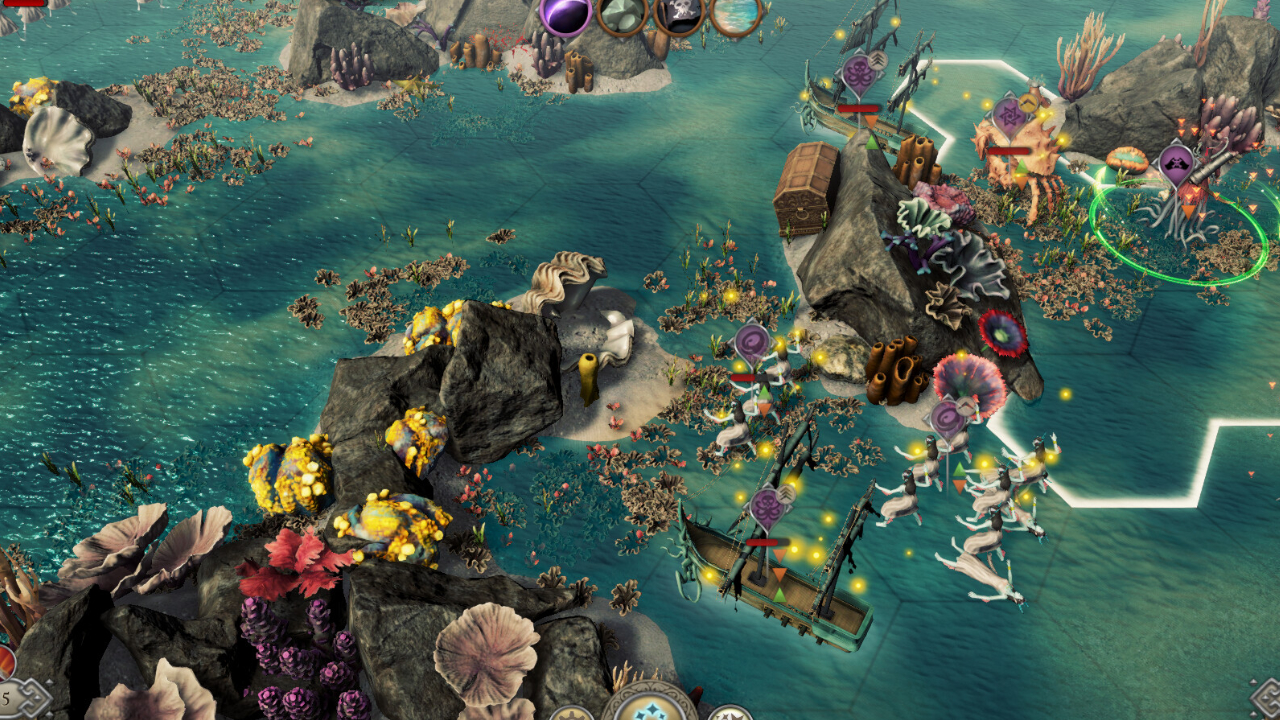Screen dimensions: 1280x720
Task: Select the purple orb icon
Action: (x=566, y=15)
